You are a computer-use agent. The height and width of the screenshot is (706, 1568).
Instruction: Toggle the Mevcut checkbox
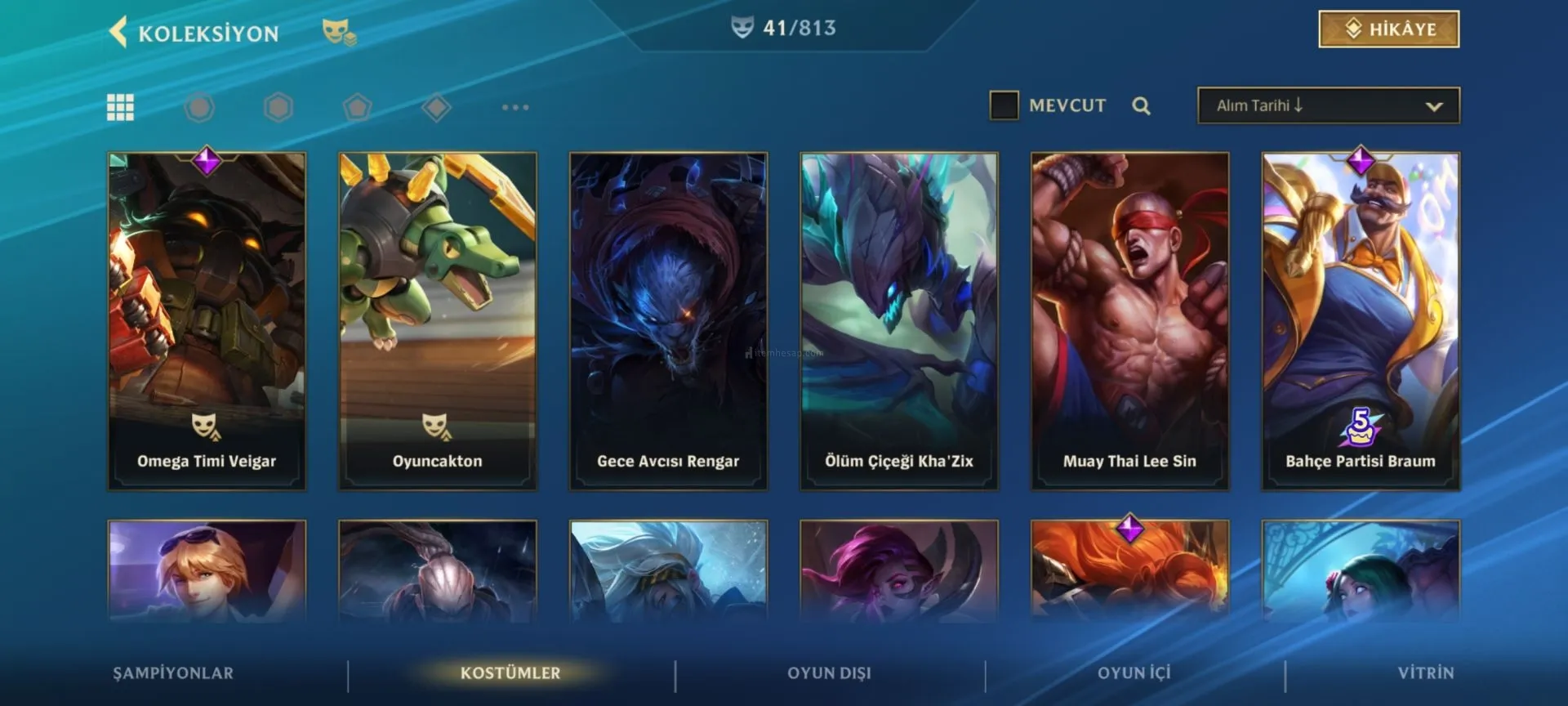tap(1004, 105)
